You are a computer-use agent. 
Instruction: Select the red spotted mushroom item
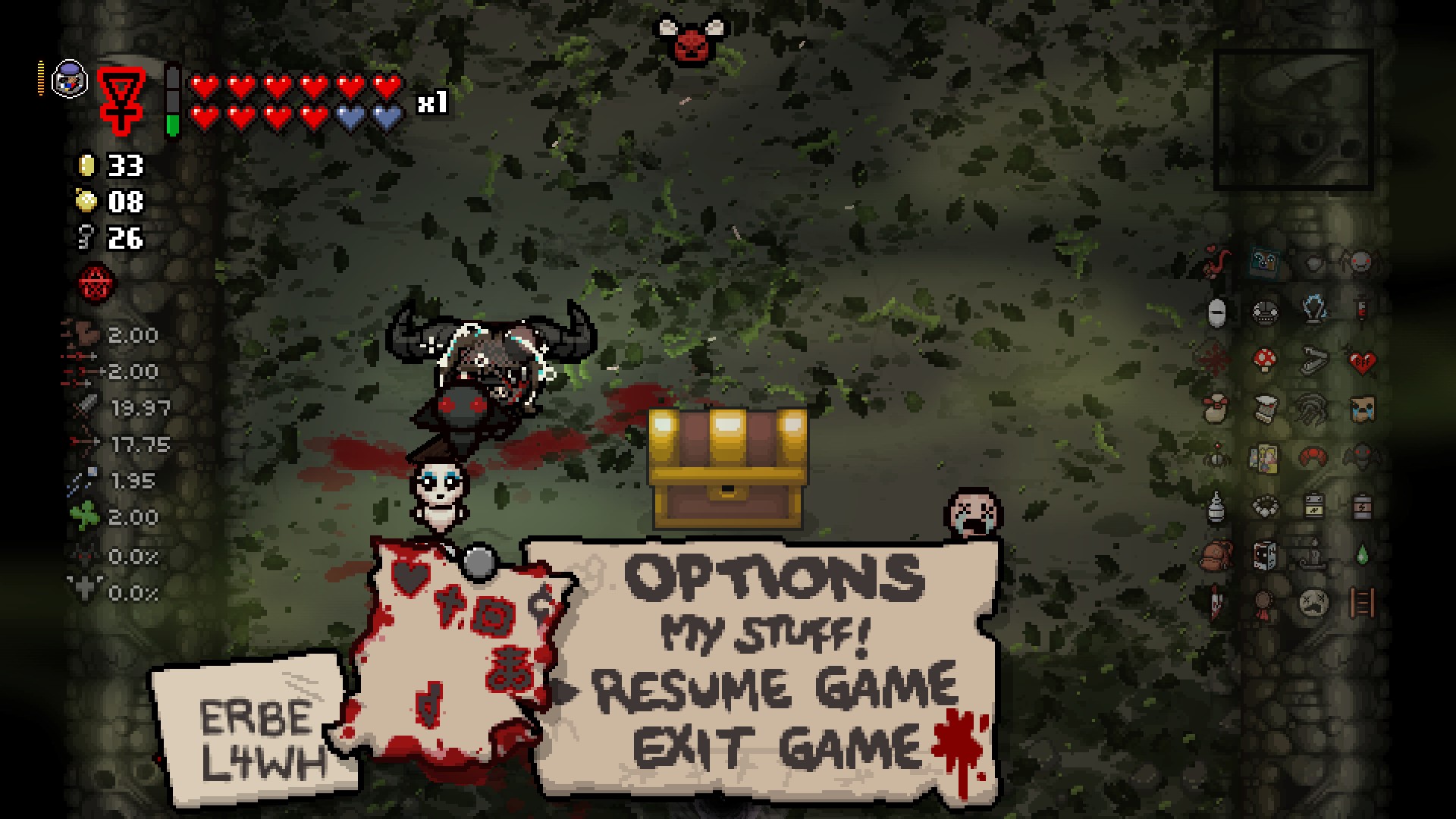point(1264,359)
